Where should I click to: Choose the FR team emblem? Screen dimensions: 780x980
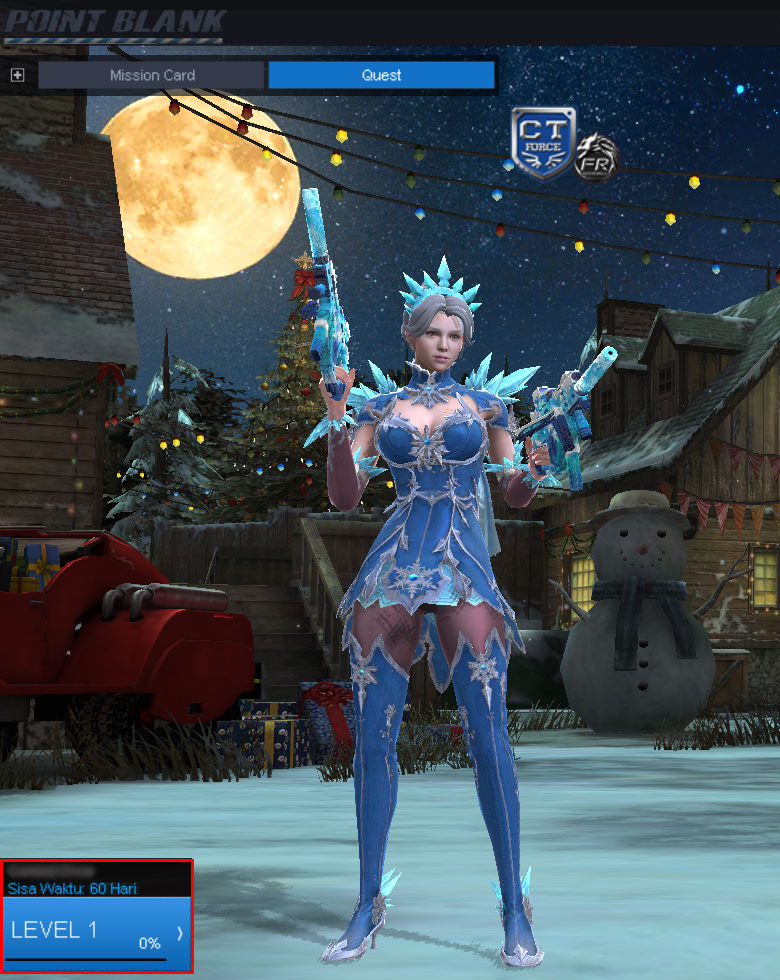[596, 158]
